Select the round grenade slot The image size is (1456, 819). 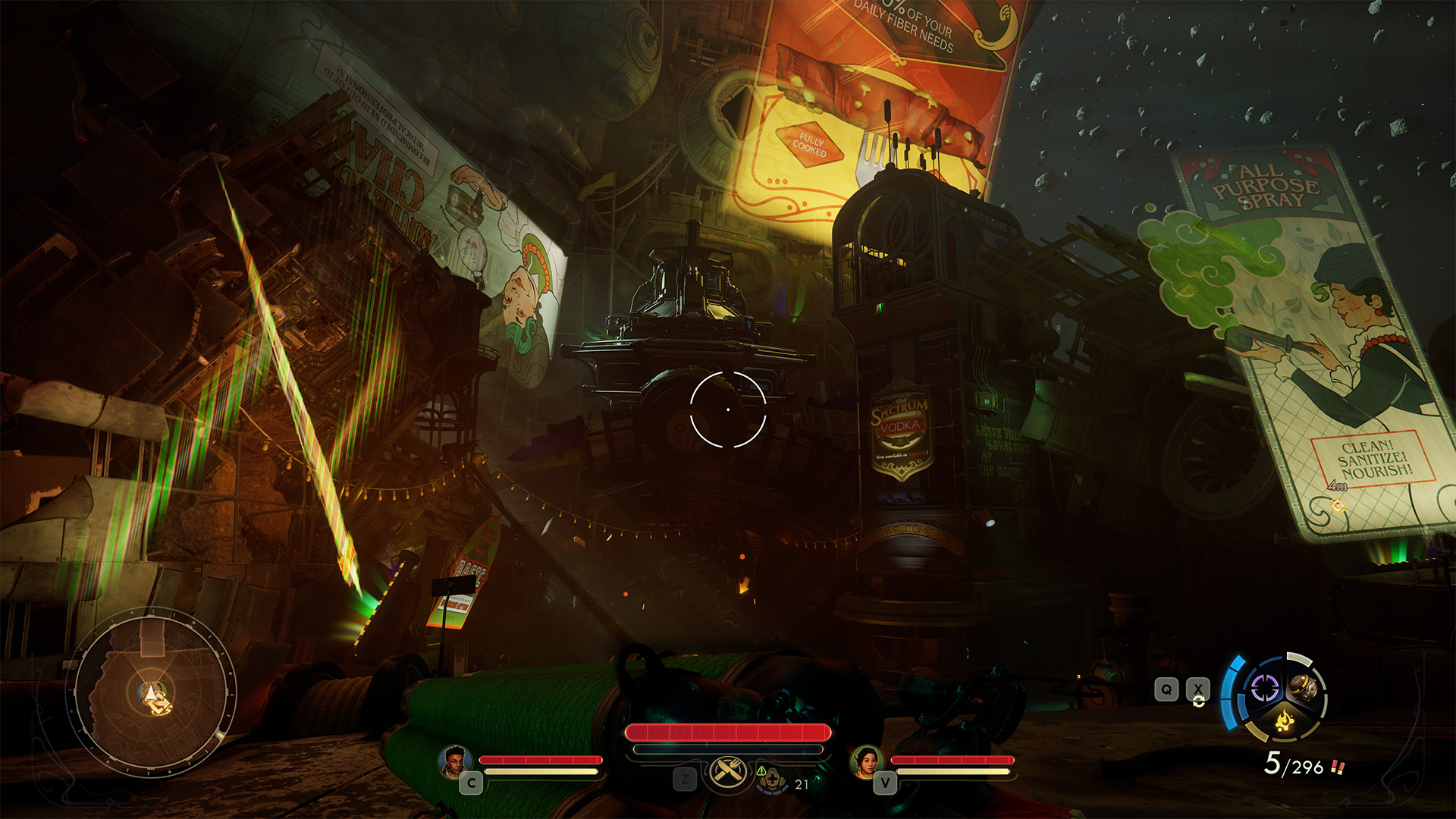pyautogui.click(x=1303, y=687)
